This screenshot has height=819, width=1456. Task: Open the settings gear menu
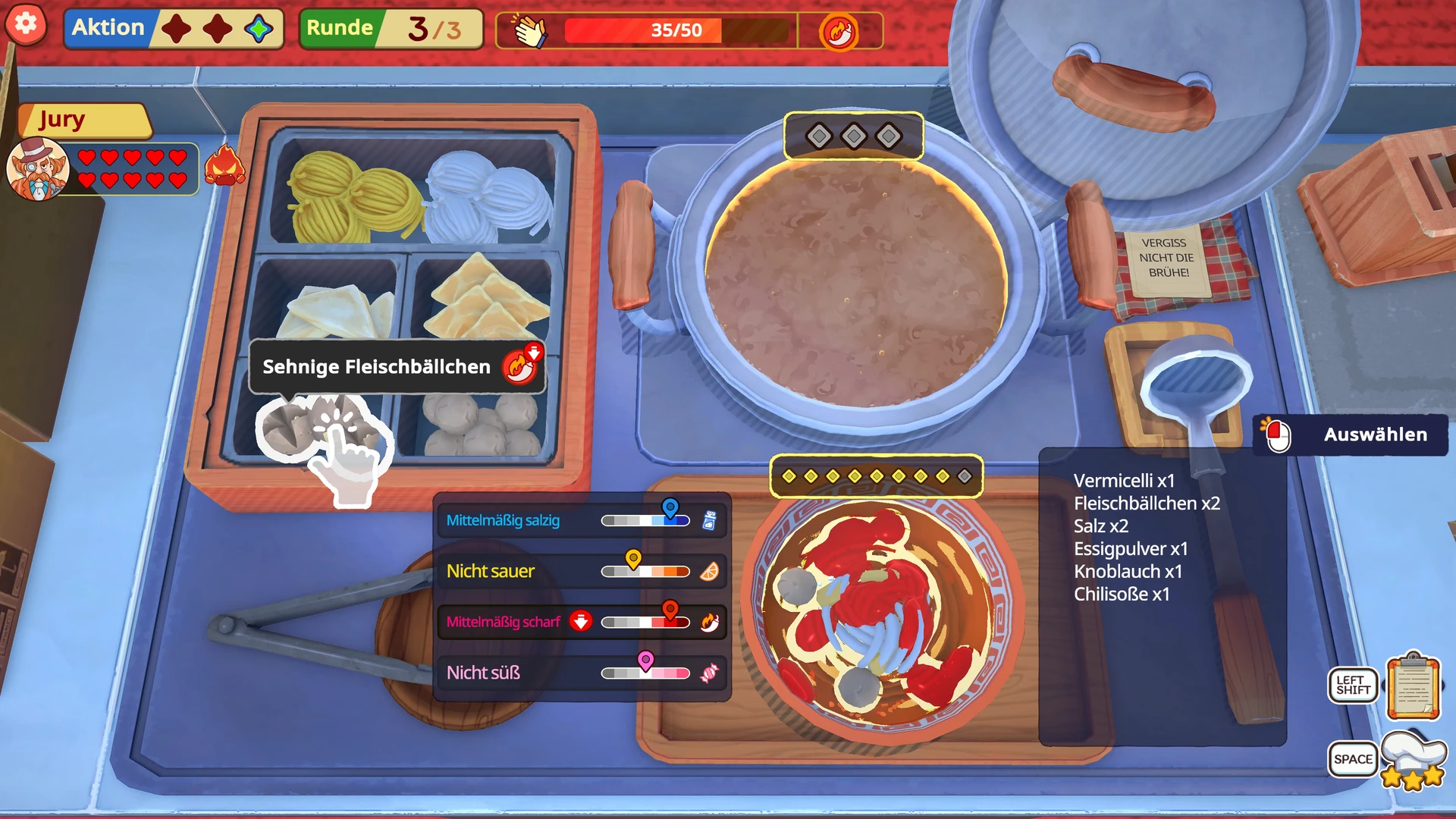26,24
